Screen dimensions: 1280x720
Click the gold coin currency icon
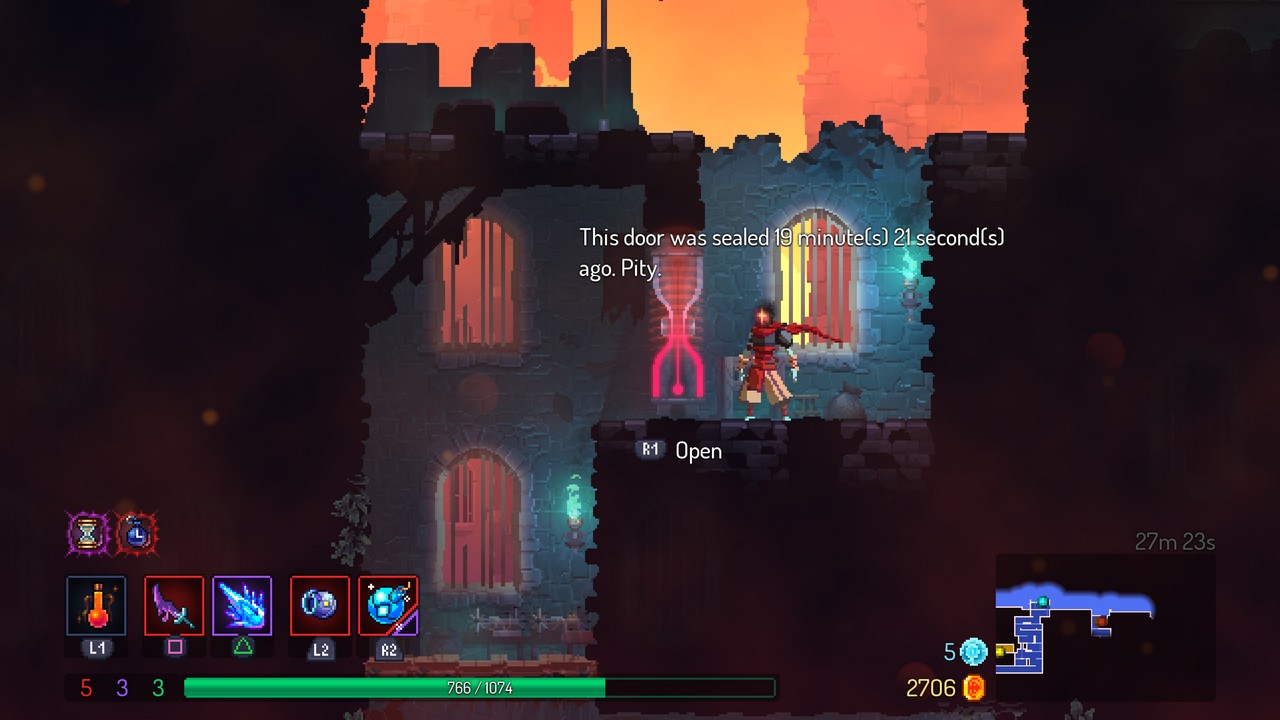click(973, 687)
